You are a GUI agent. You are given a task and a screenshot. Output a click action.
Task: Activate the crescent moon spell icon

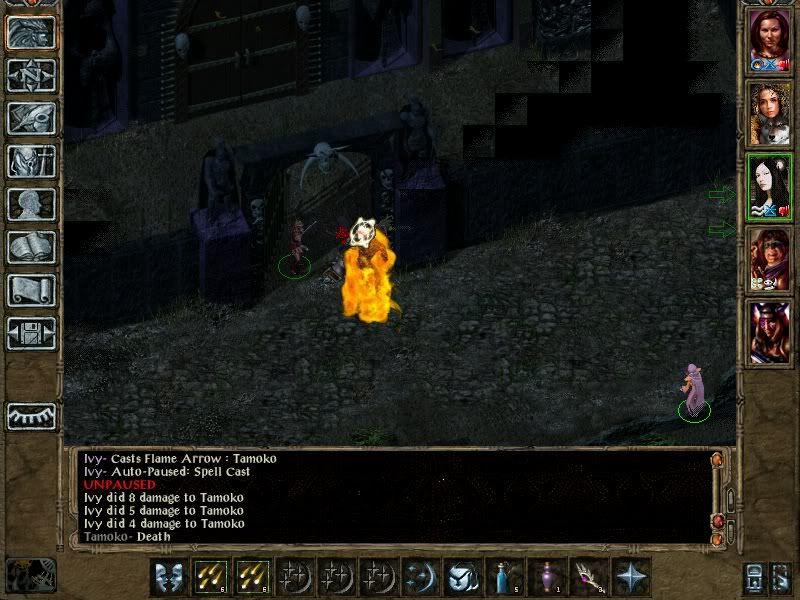[421, 577]
